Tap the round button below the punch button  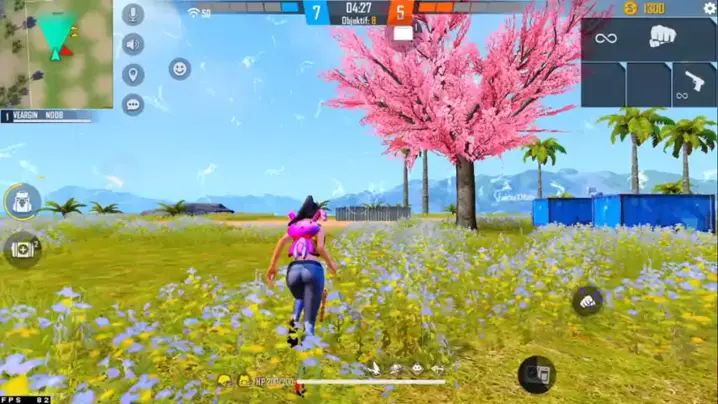click(x=537, y=374)
